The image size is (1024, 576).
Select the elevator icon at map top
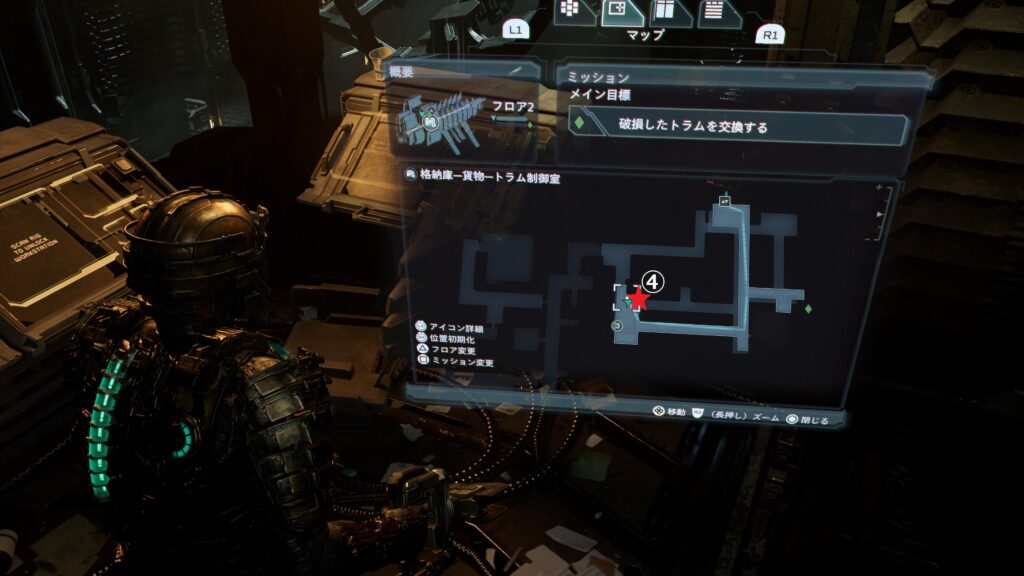pyautogui.click(x=723, y=201)
